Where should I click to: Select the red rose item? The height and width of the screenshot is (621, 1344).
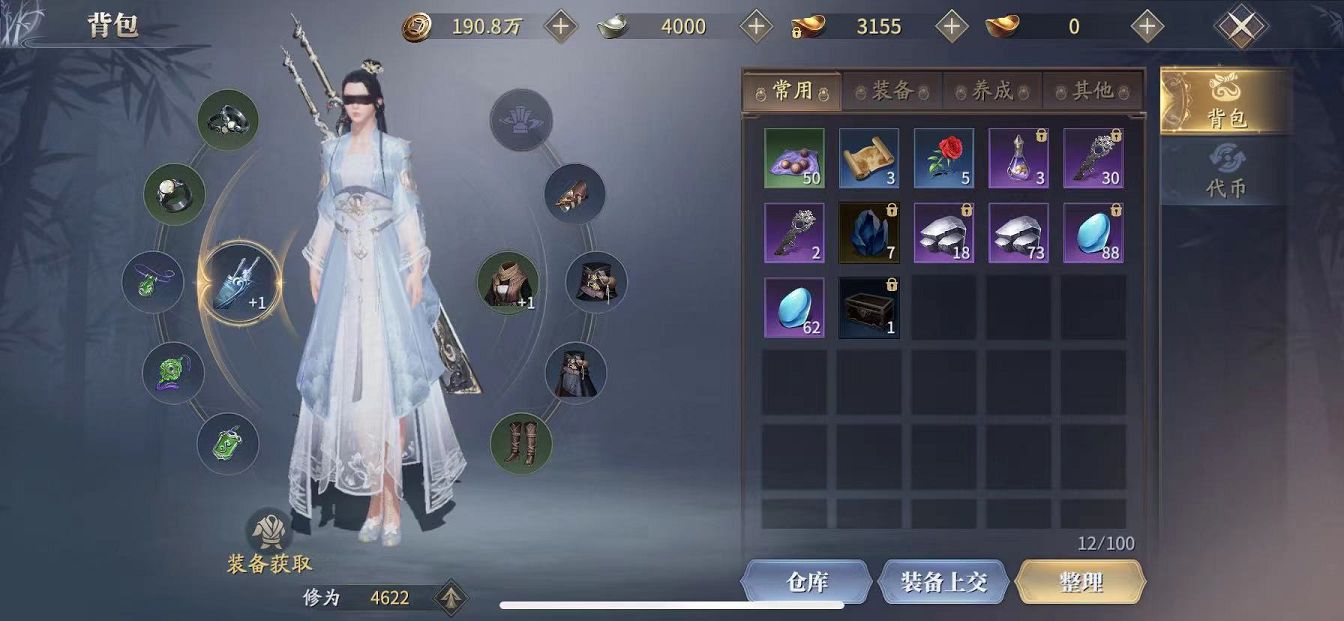tap(944, 158)
